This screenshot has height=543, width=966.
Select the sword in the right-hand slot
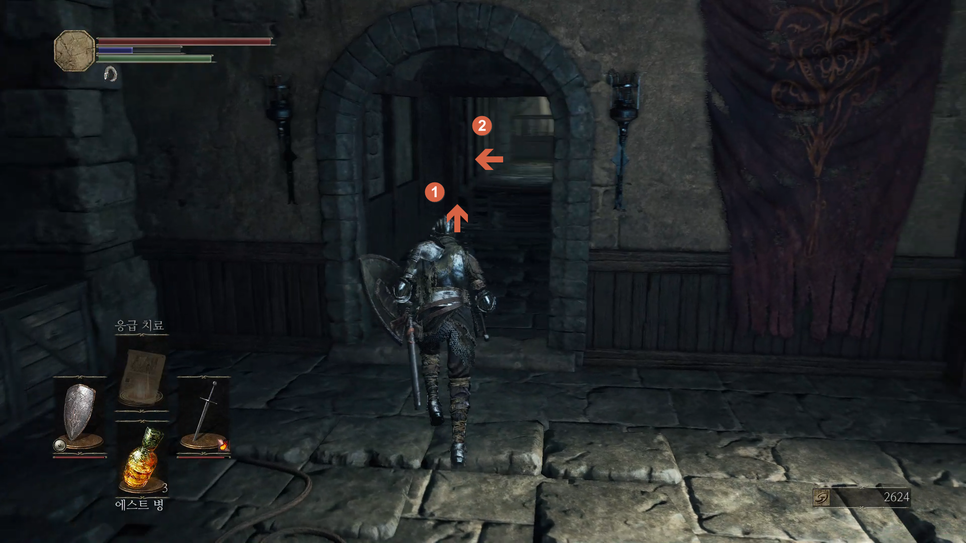click(x=205, y=416)
